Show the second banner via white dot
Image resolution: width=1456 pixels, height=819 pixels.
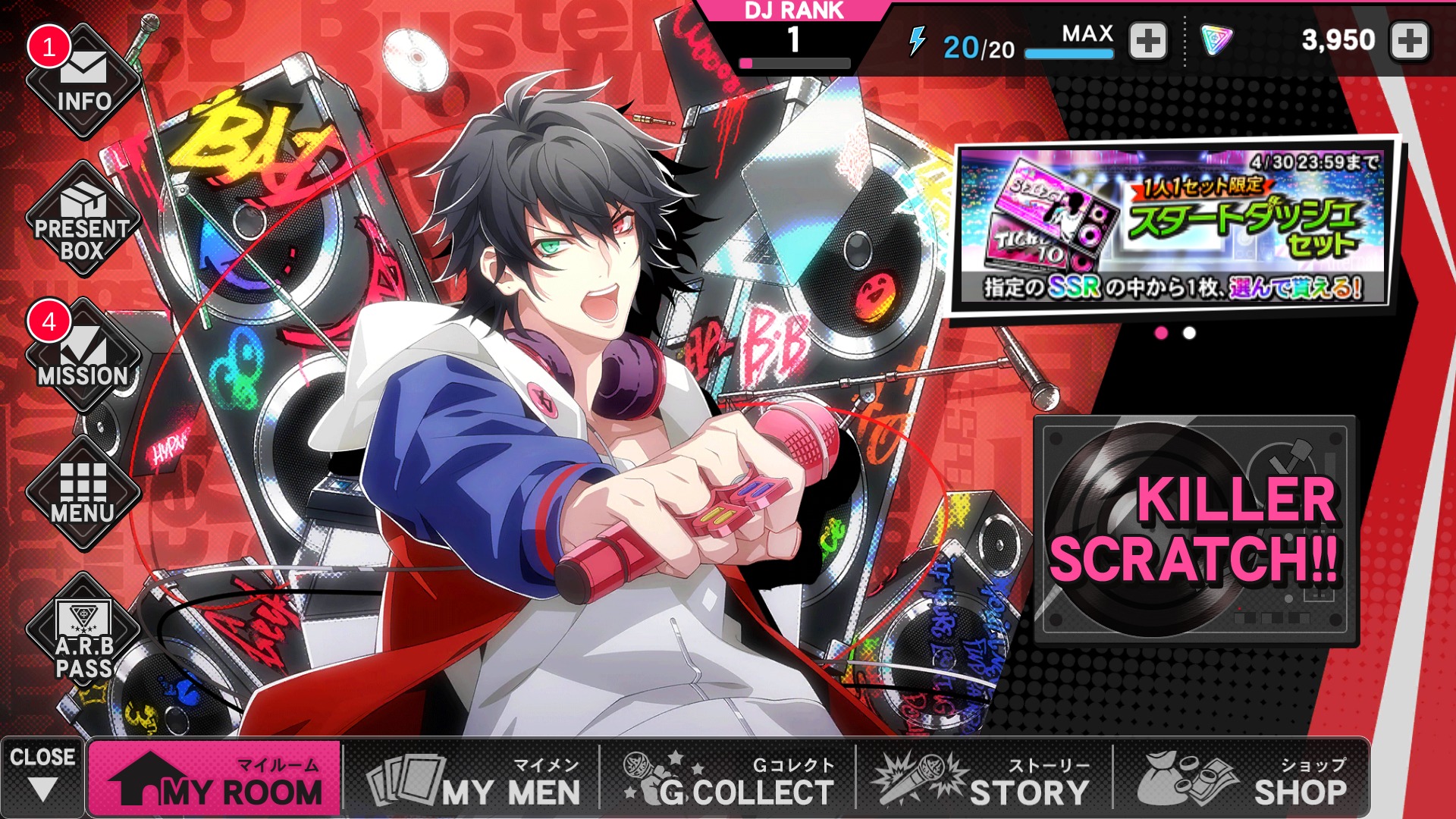(x=1189, y=333)
